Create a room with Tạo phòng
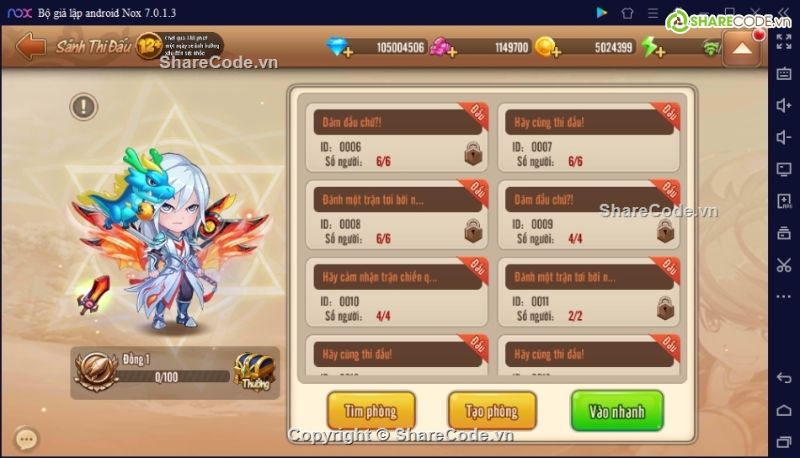 point(492,411)
